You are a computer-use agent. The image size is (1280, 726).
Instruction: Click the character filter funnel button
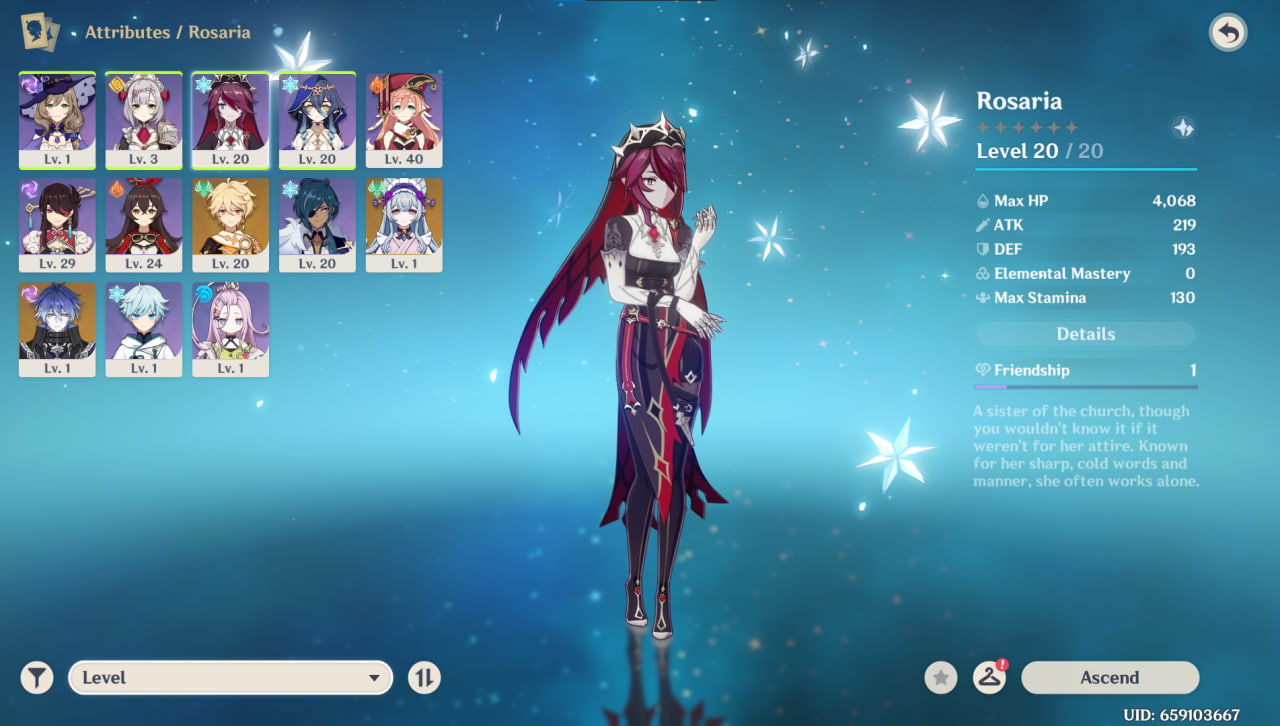coord(37,677)
